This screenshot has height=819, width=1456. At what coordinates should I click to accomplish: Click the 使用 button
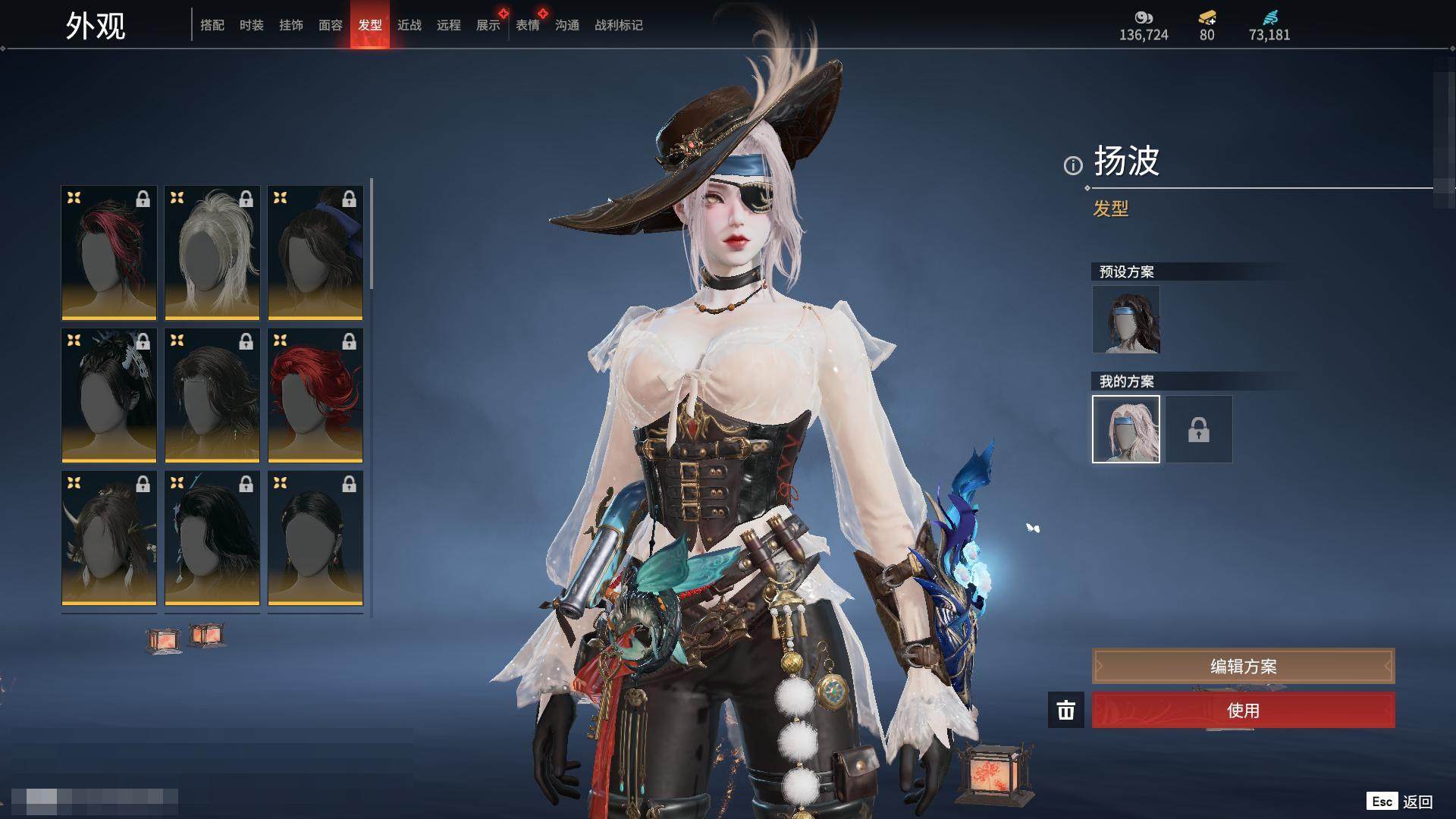pos(1243,711)
